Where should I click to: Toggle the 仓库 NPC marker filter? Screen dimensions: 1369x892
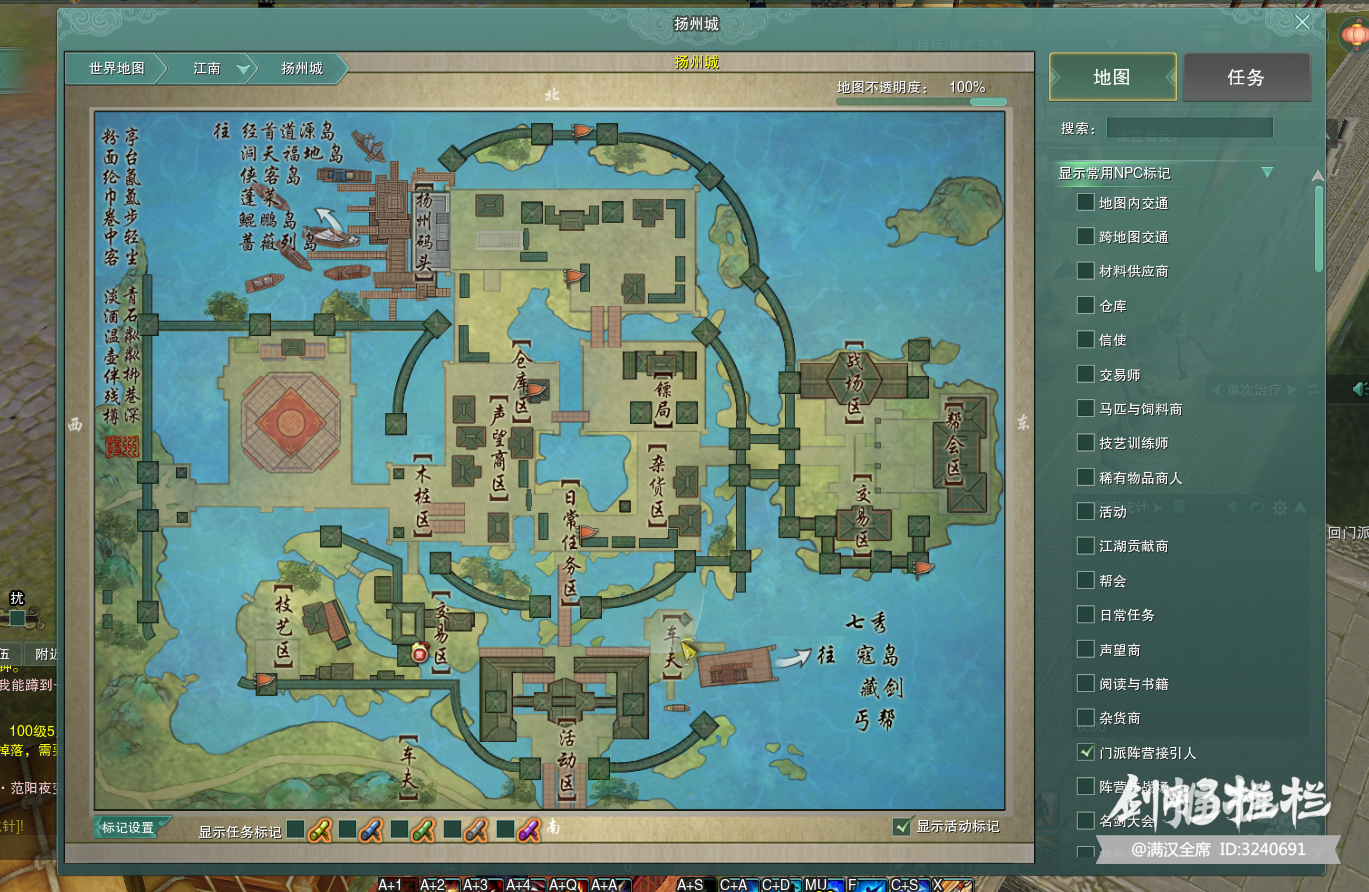pyautogui.click(x=1085, y=306)
